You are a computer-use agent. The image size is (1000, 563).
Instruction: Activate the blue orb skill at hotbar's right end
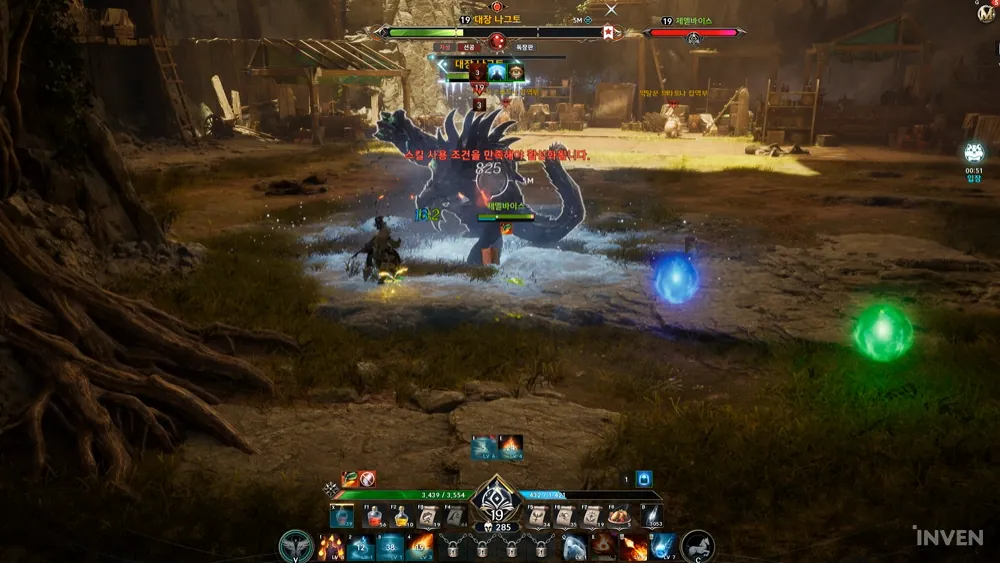pos(663,547)
